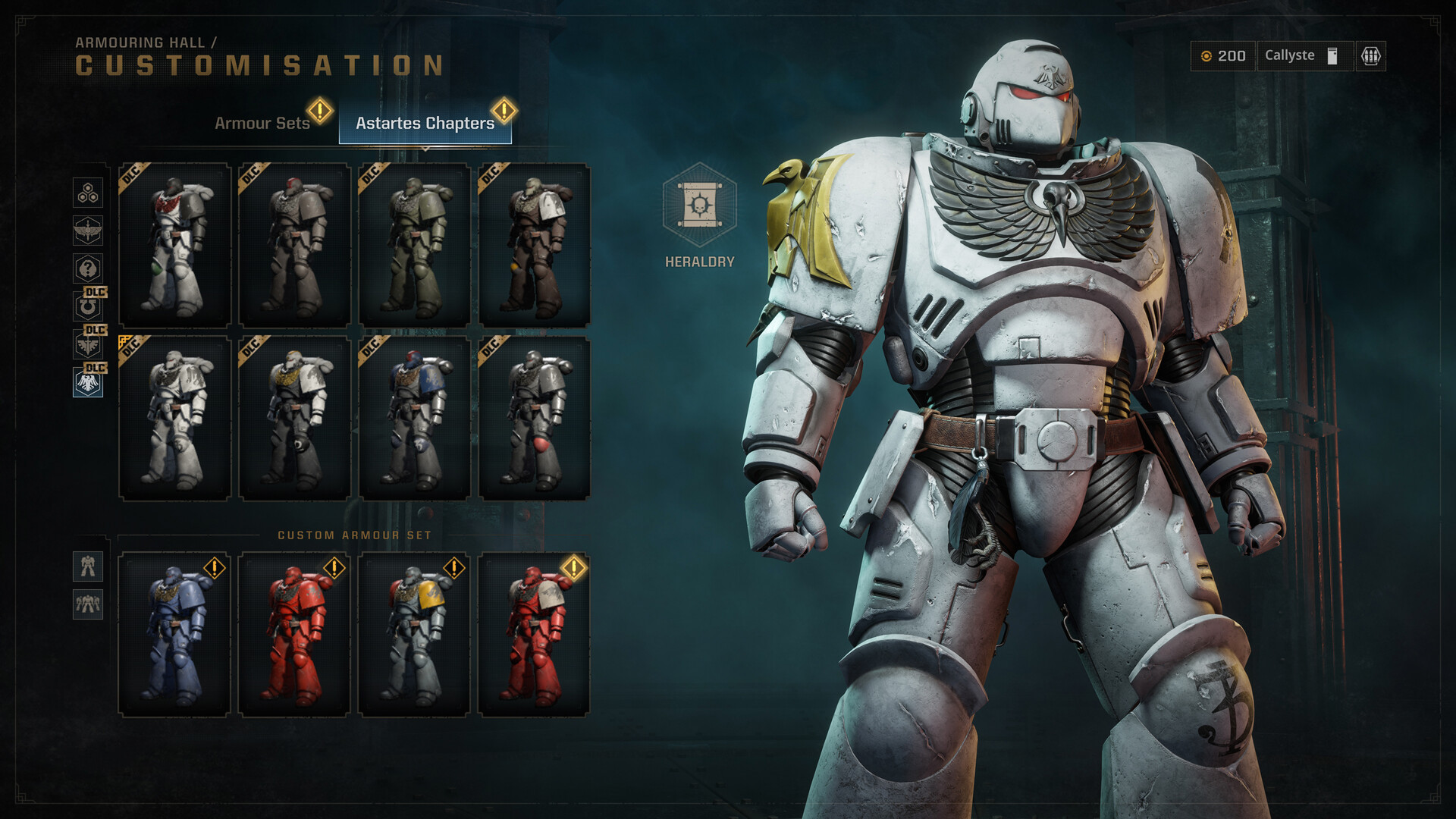The height and width of the screenshot is (819, 1456).
Task: Pick the grey armour with red knee pad
Action: pos(535,418)
